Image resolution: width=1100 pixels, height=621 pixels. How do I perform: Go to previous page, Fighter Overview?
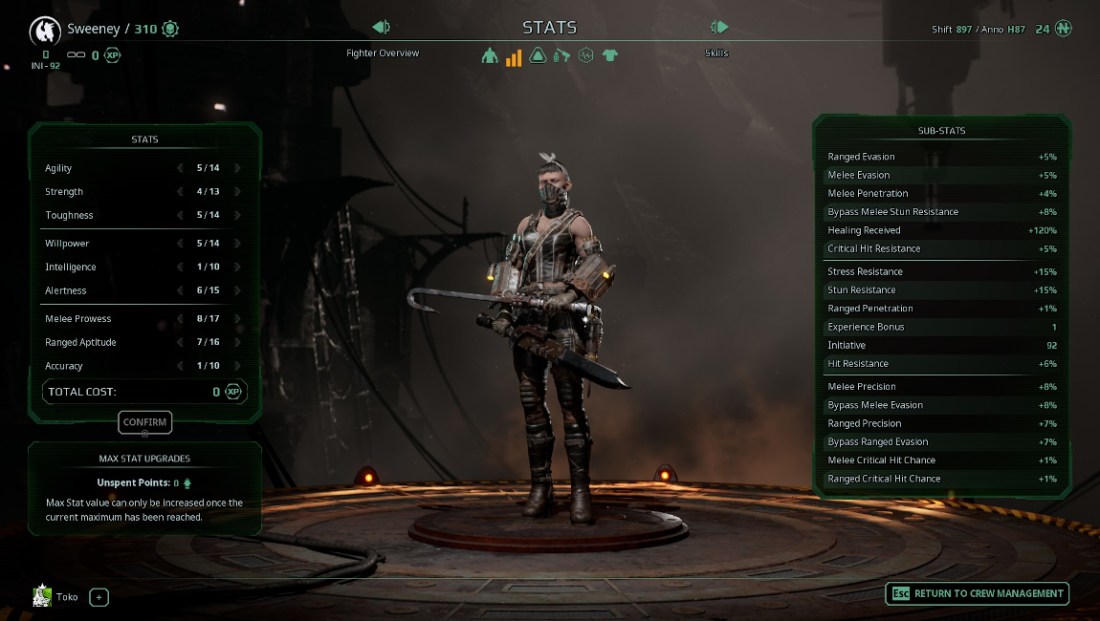coord(381,28)
